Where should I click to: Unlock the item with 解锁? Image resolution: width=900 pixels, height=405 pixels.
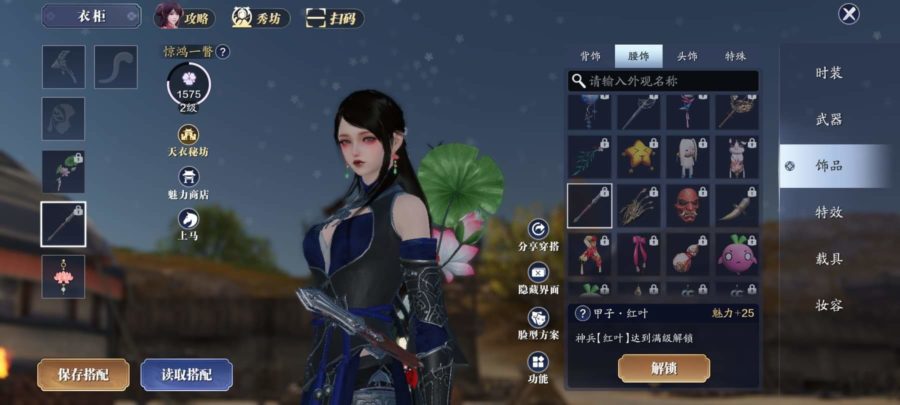coord(663,368)
